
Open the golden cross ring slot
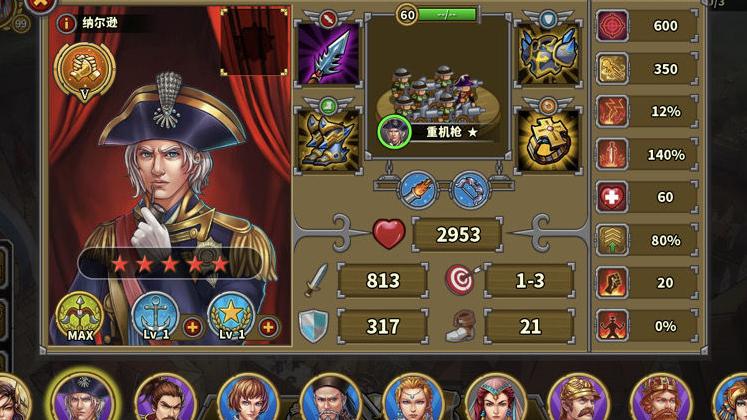click(x=548, y=137)
